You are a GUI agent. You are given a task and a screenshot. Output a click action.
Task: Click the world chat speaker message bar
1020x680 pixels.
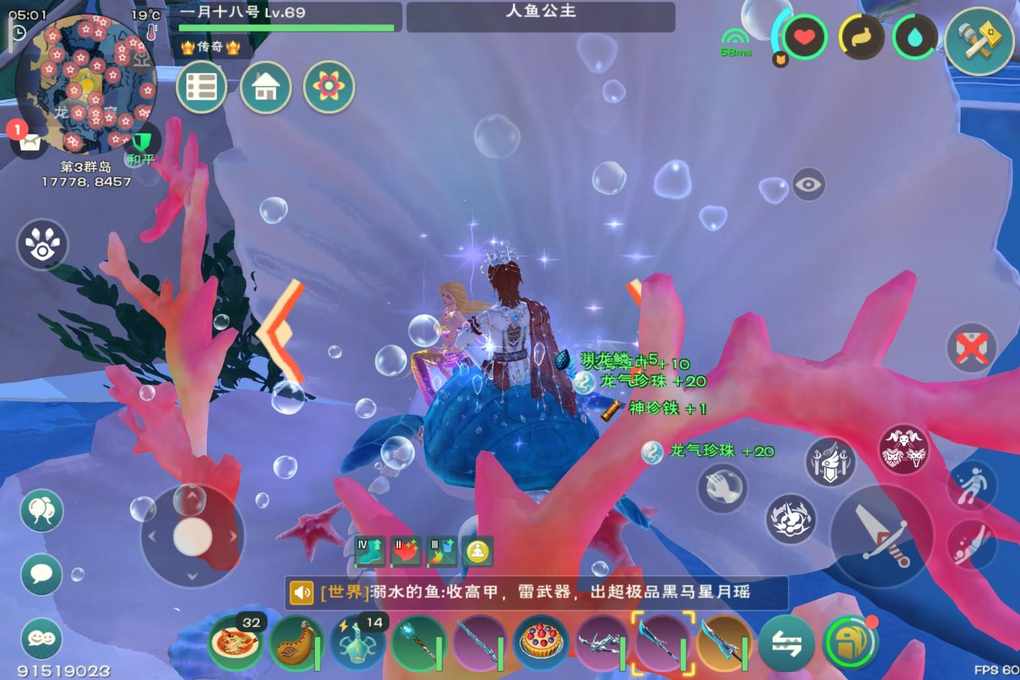click(536, 593)
